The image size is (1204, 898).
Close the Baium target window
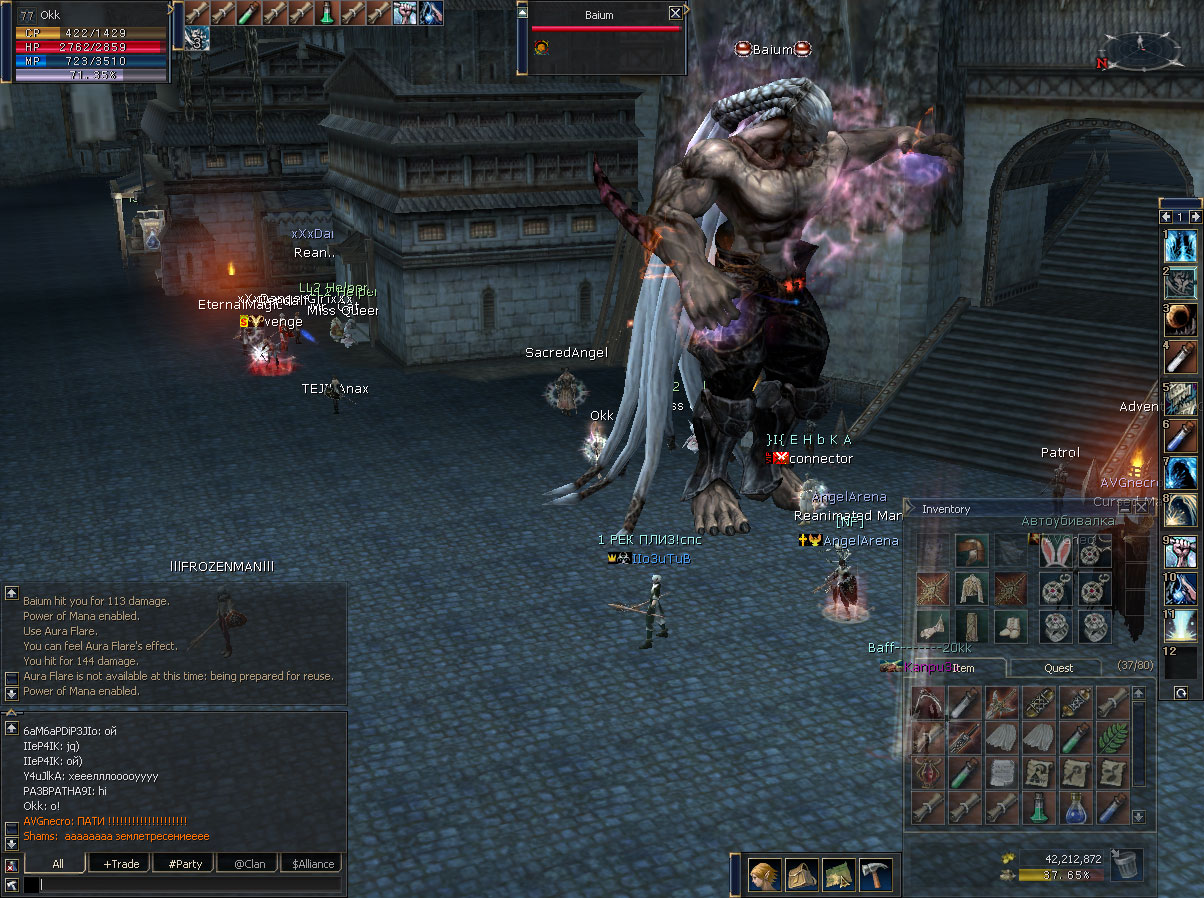[675, 13]
